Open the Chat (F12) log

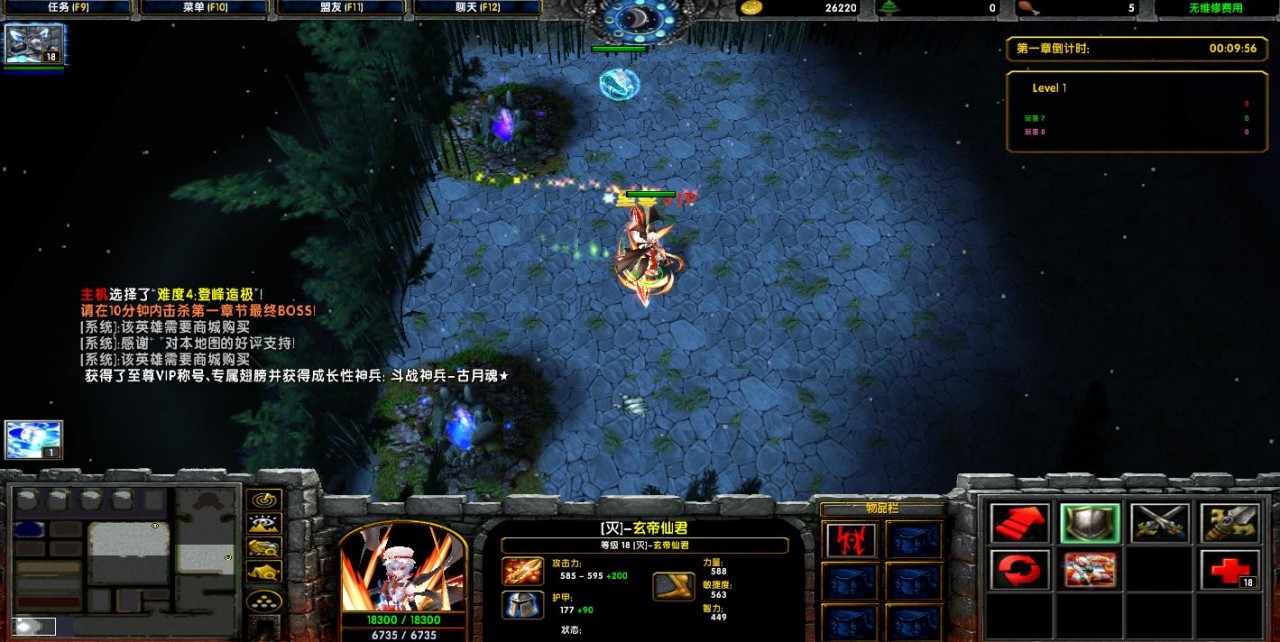[x=477, y=8]
